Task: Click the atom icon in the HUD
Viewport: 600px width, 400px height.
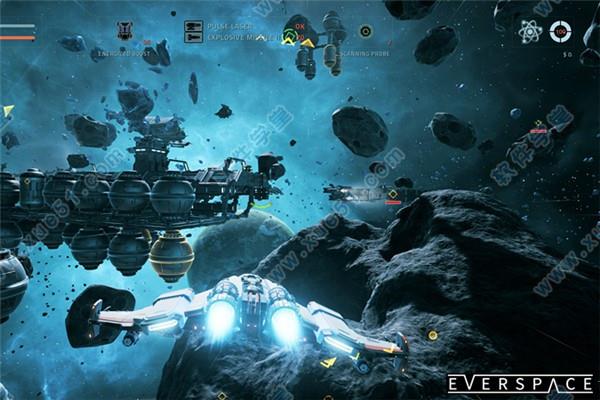Action: tap(529, 32)
